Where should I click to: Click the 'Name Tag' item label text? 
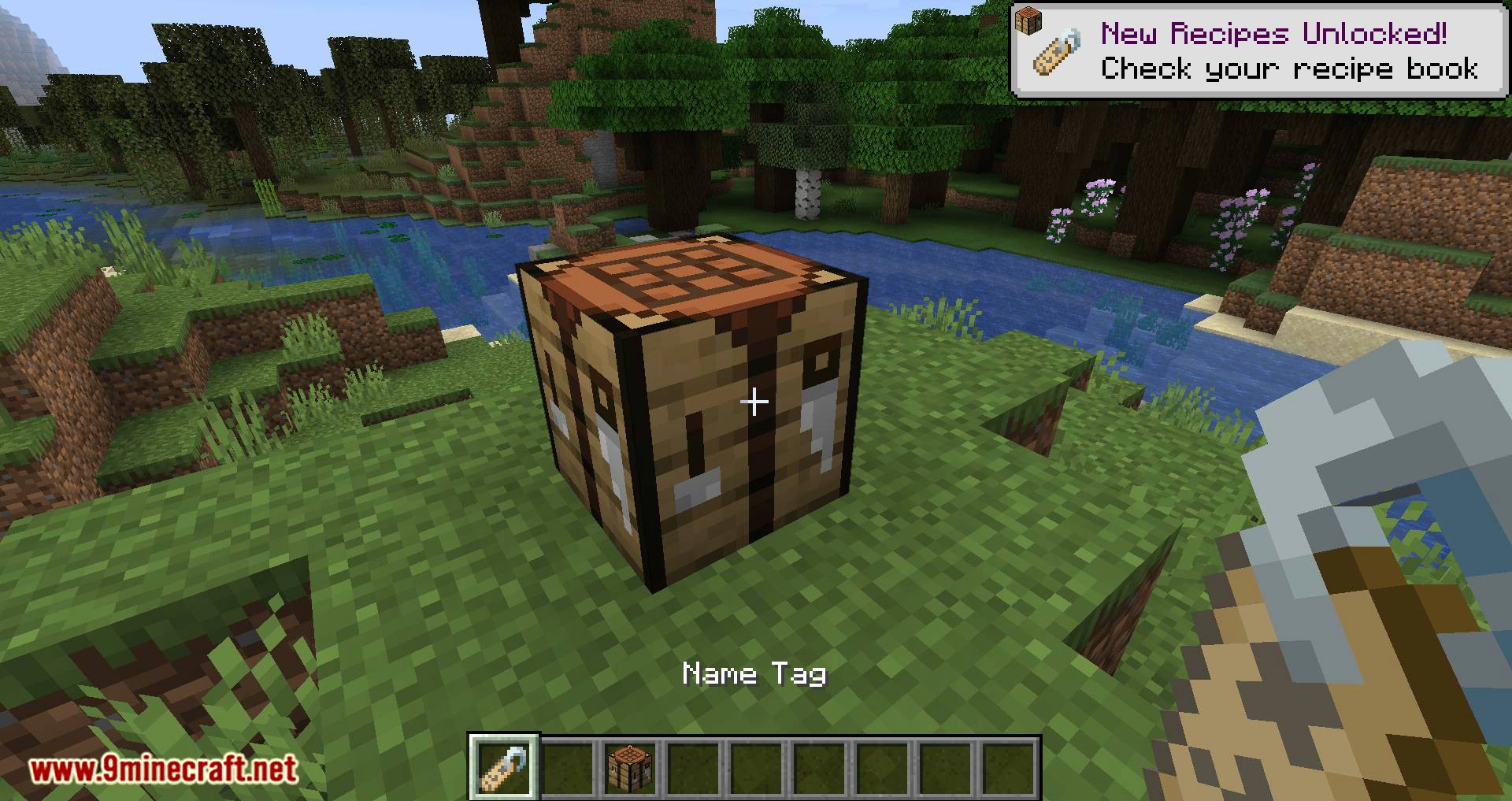(x=754, y=673)
